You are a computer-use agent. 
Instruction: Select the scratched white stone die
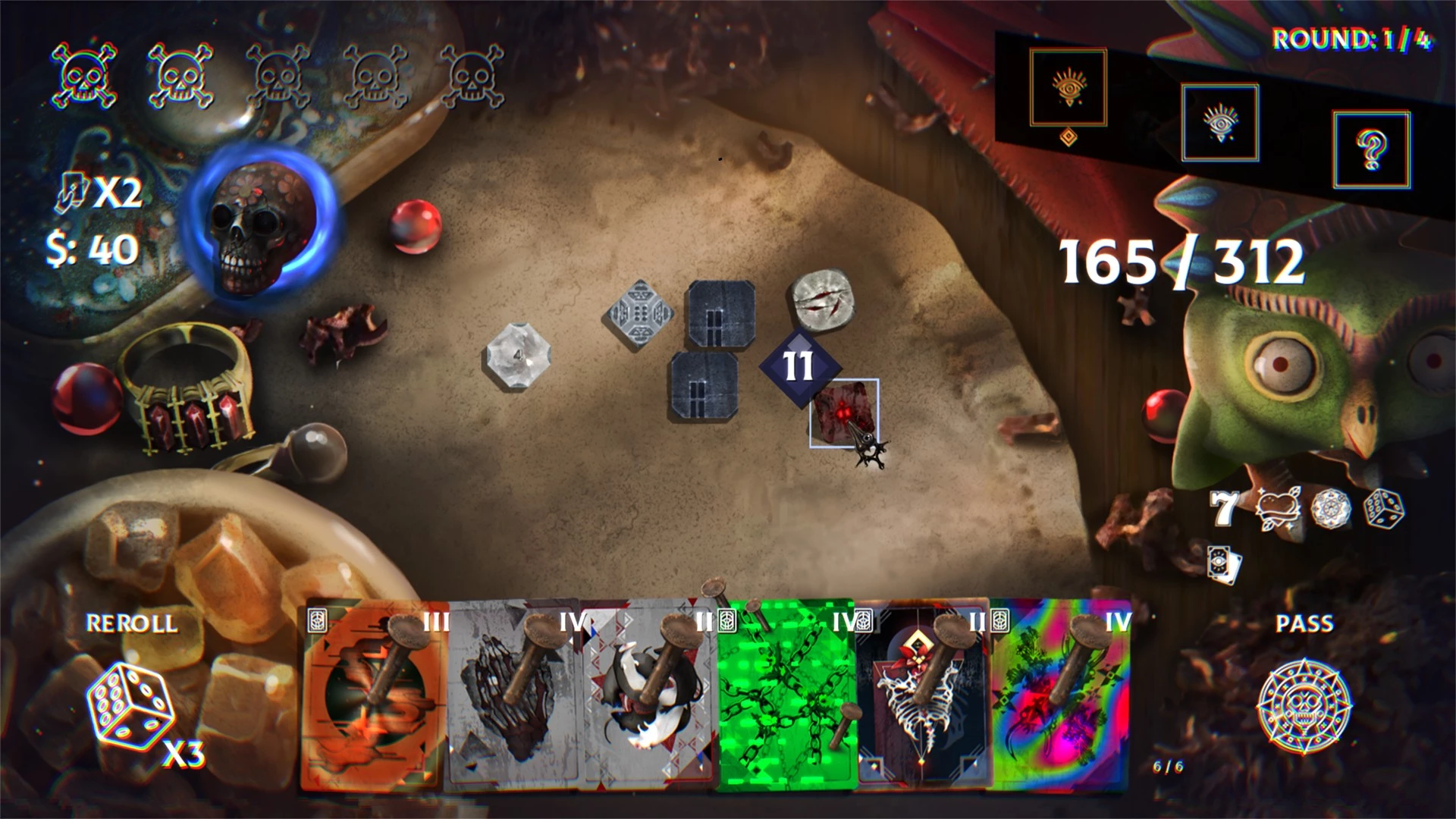pyautogui.click(x=821, y=301)
